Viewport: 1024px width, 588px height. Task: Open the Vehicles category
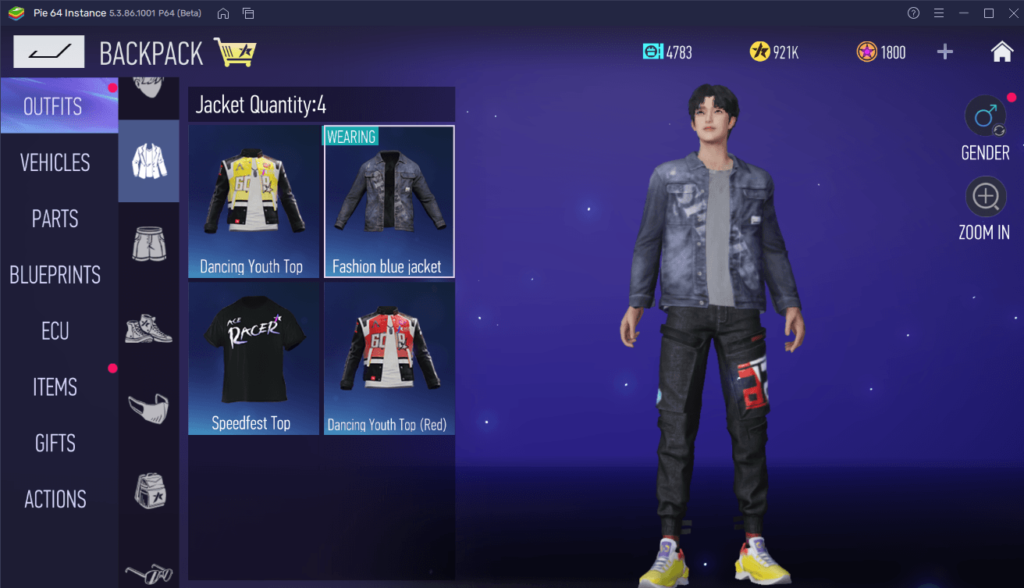coord(55,162)
